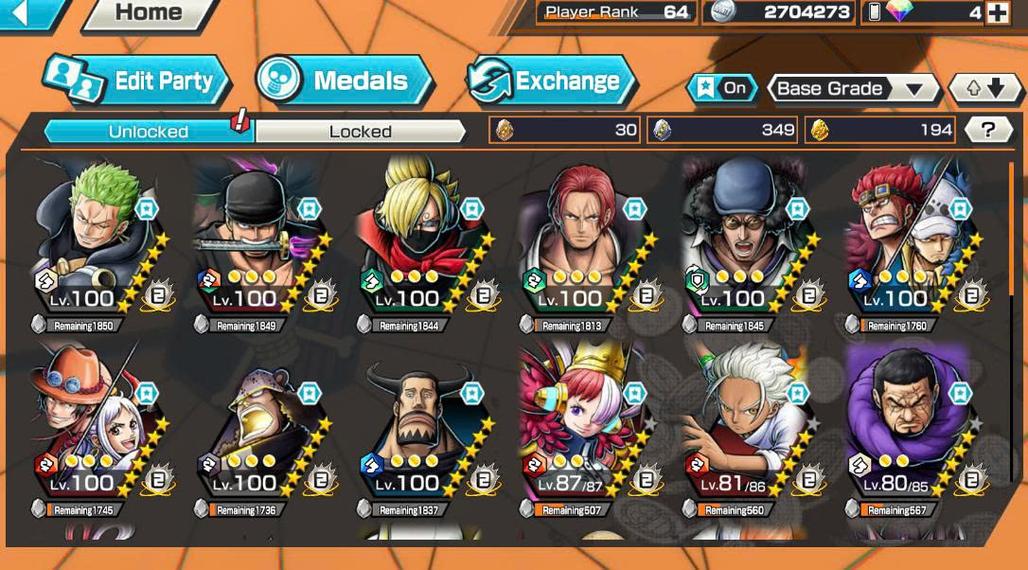Toggle the favorites On filter
Image resolution: width=1028 pixels, height=570 pixels.
(x=722, y=88)
